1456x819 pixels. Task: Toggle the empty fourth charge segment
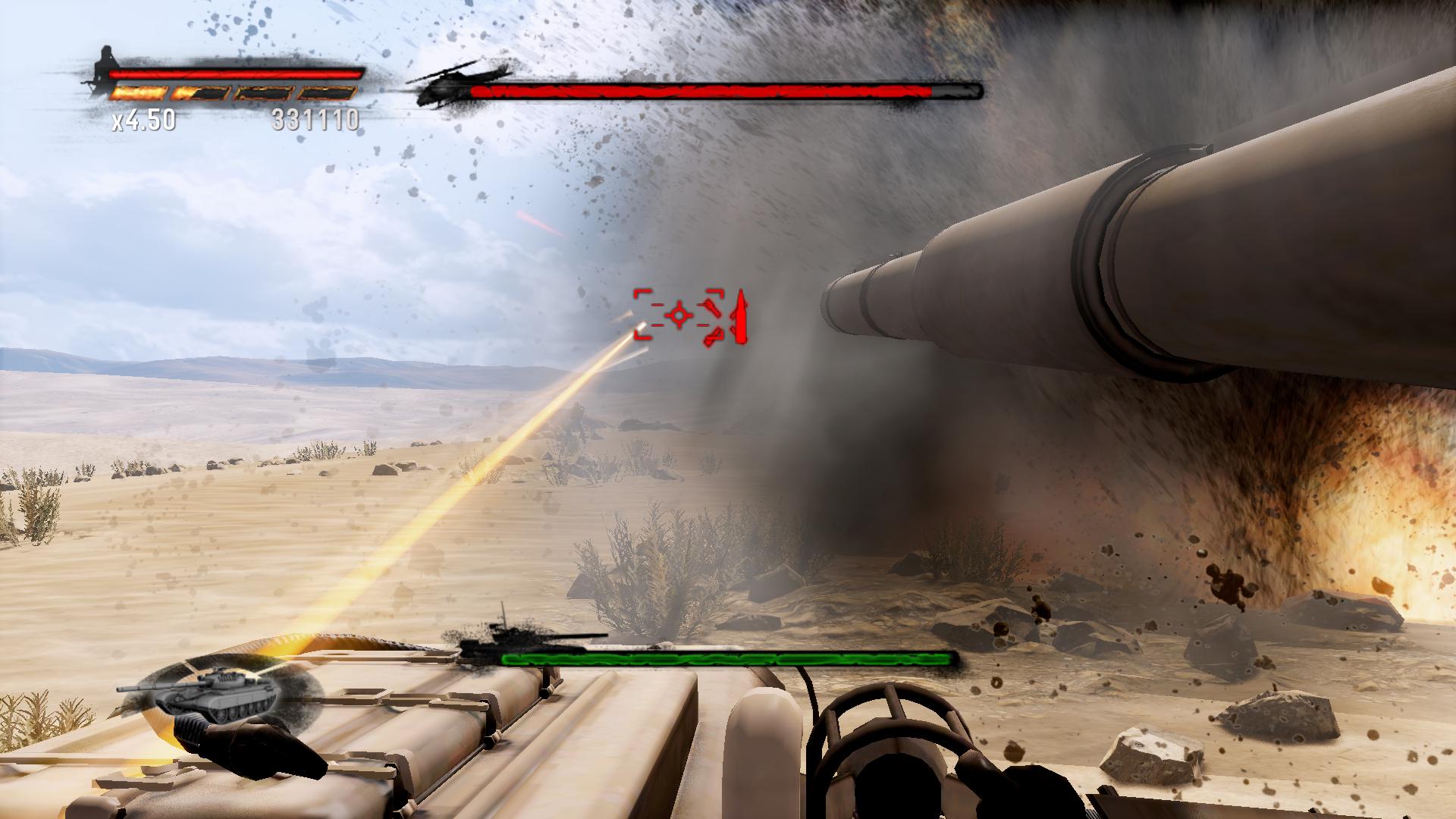(x=328, y=93)
